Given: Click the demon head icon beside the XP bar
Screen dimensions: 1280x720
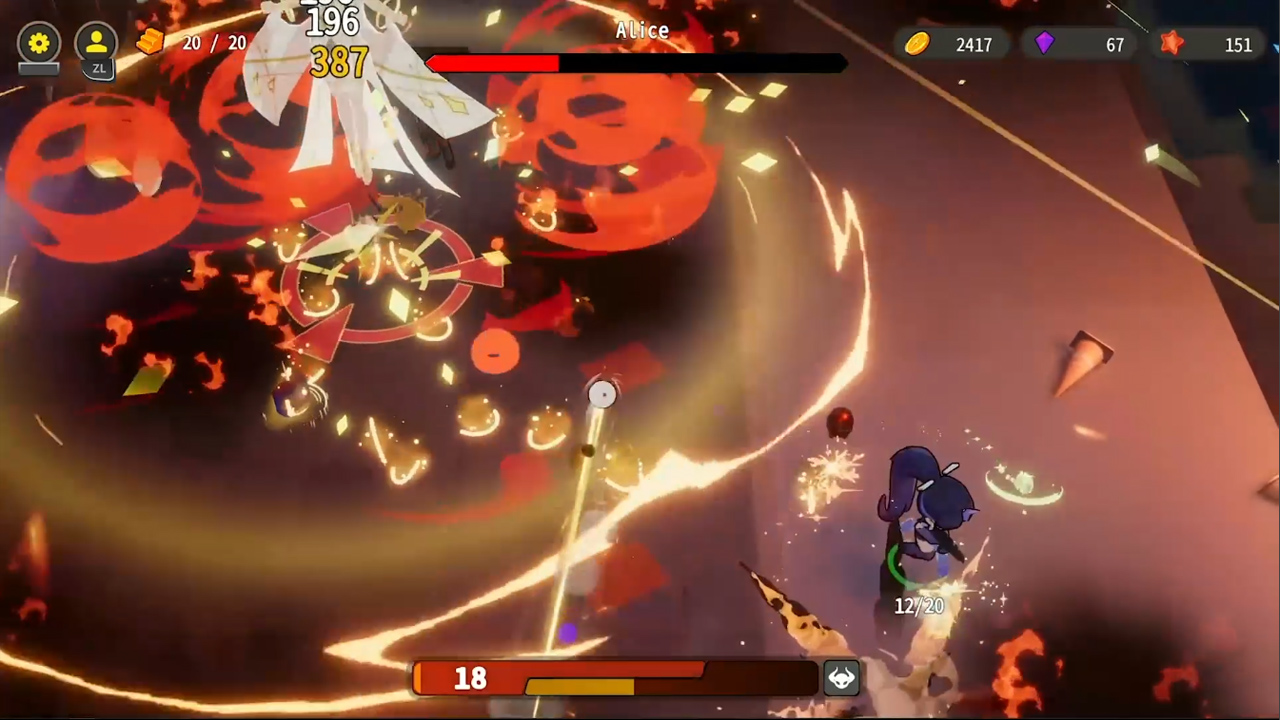Looking at the screenshot, I should 841,678.
